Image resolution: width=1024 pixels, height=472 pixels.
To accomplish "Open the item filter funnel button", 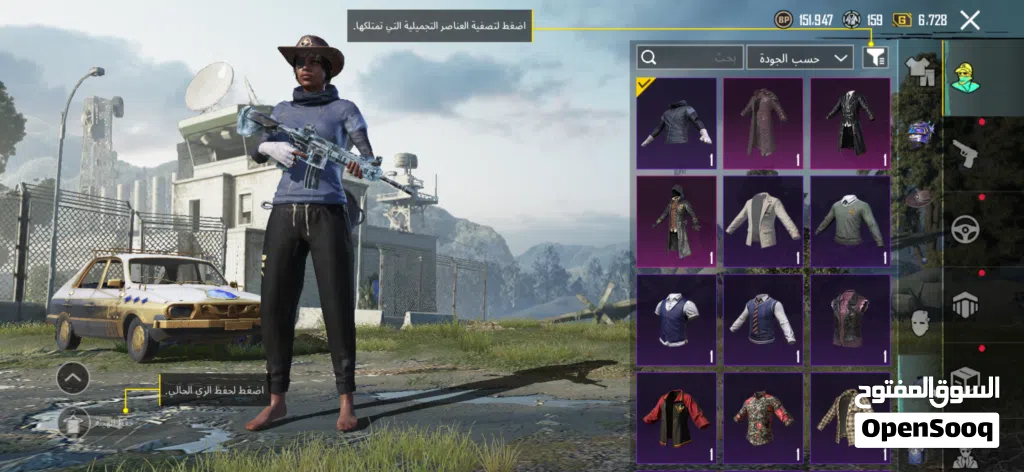I will [x=875, y=57].
